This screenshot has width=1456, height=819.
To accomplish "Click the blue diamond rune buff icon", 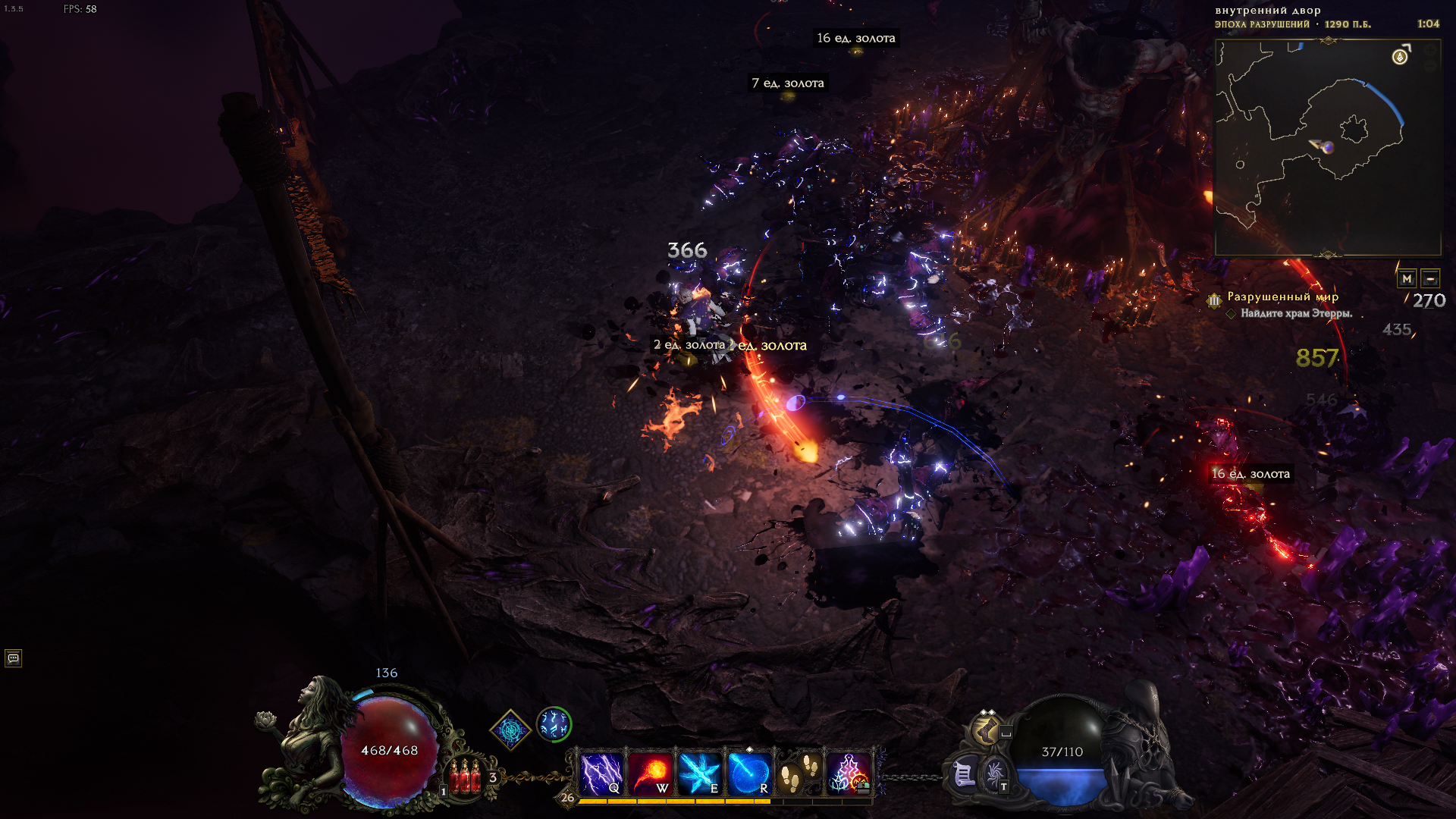I will click(x=510, y=730).
